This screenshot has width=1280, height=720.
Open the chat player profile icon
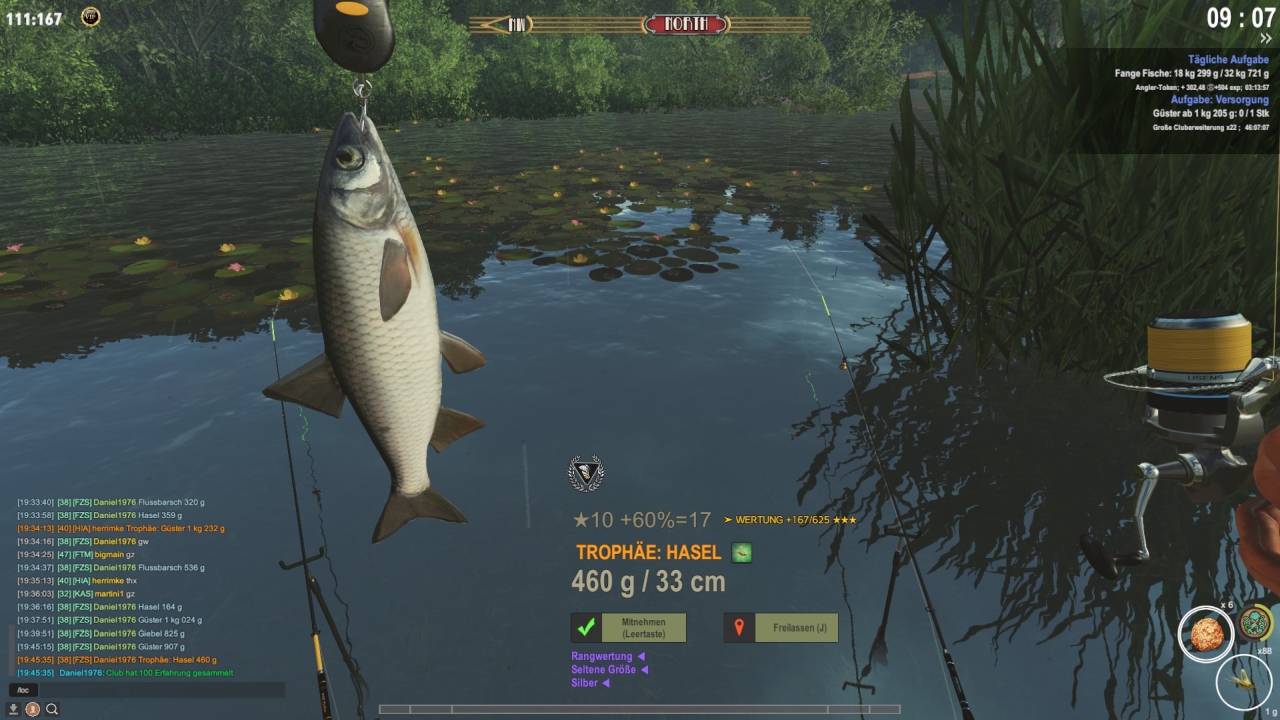click(x=33, y=709)
